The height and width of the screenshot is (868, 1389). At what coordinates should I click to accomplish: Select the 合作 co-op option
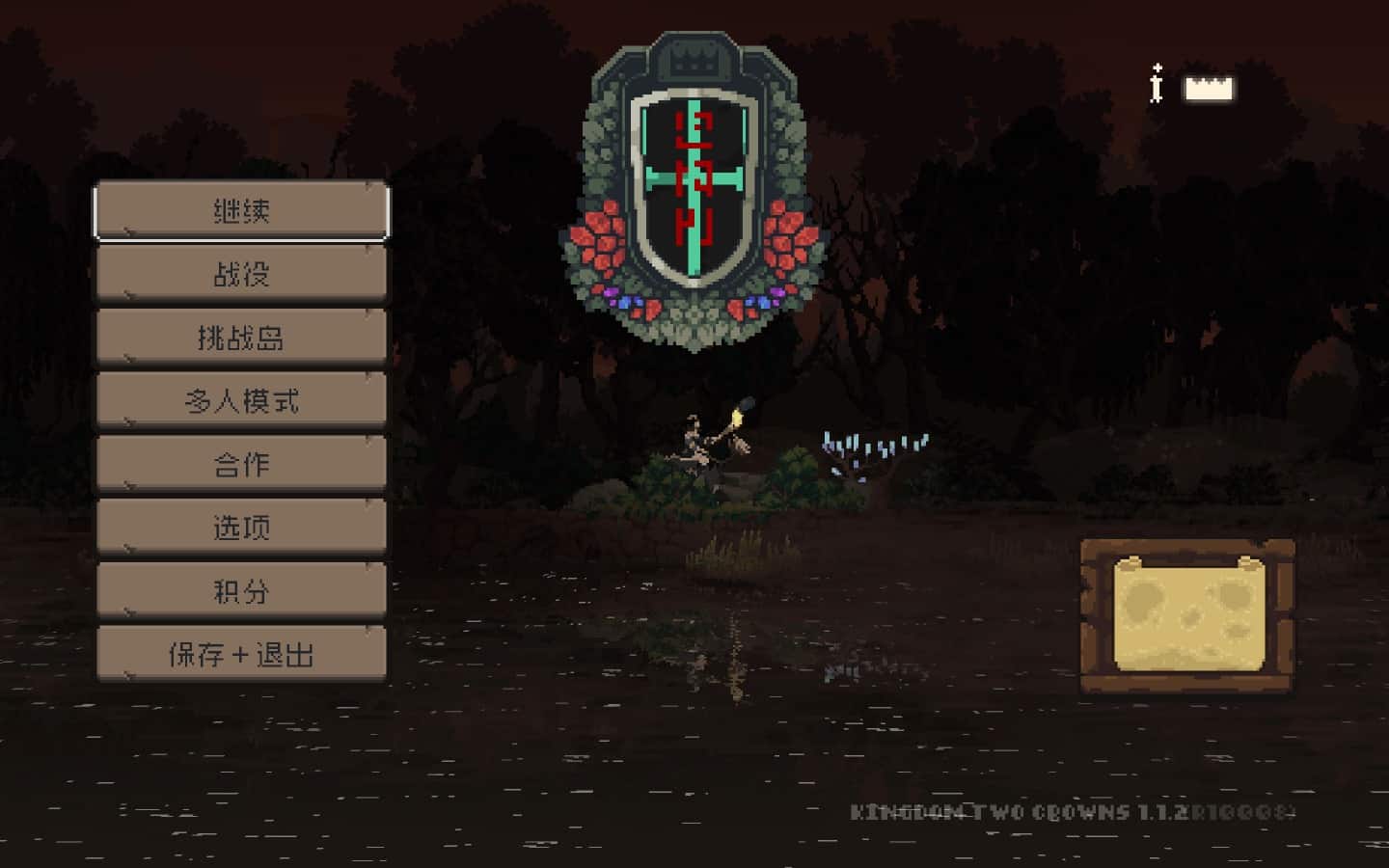241,465
